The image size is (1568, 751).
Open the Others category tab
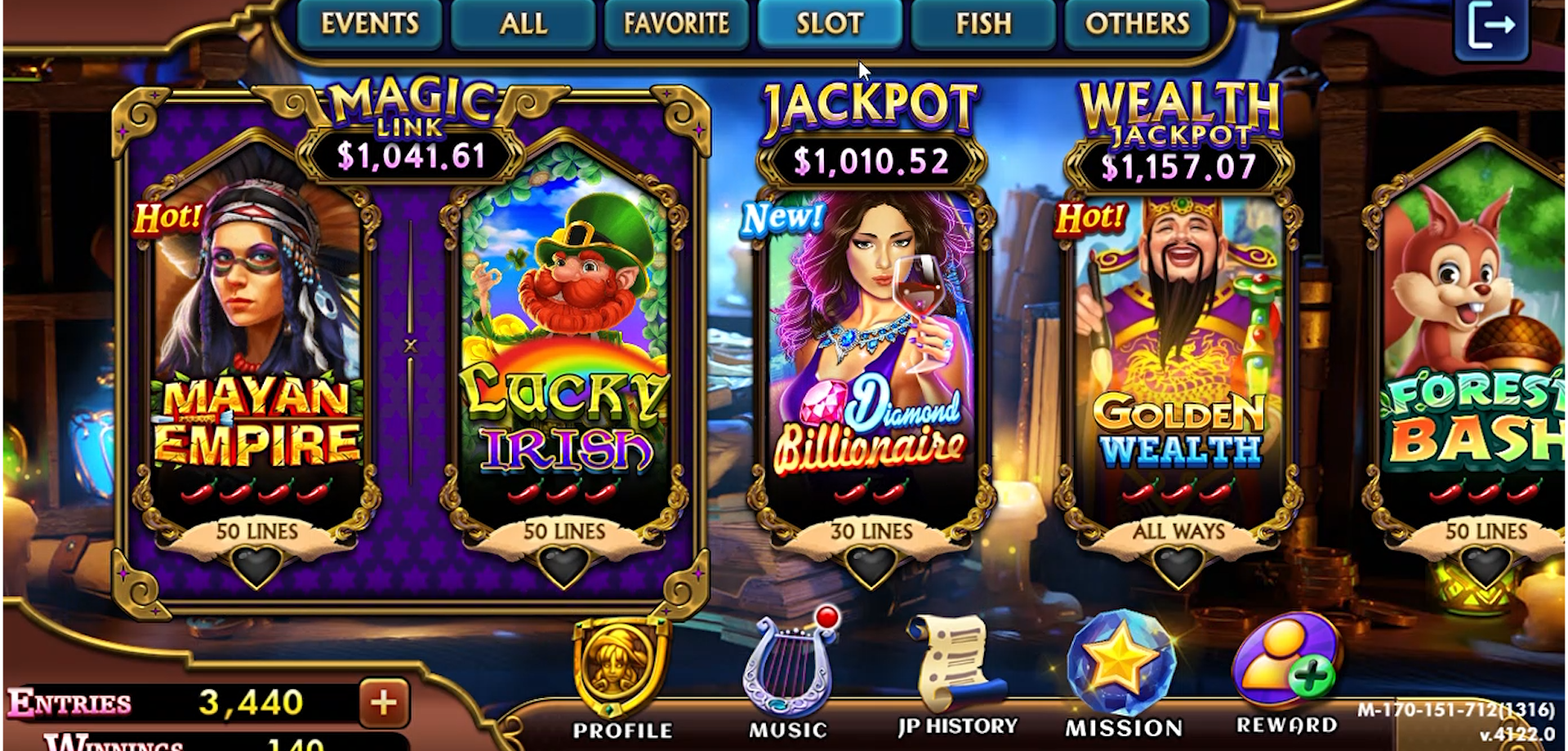pos(1137,24)
